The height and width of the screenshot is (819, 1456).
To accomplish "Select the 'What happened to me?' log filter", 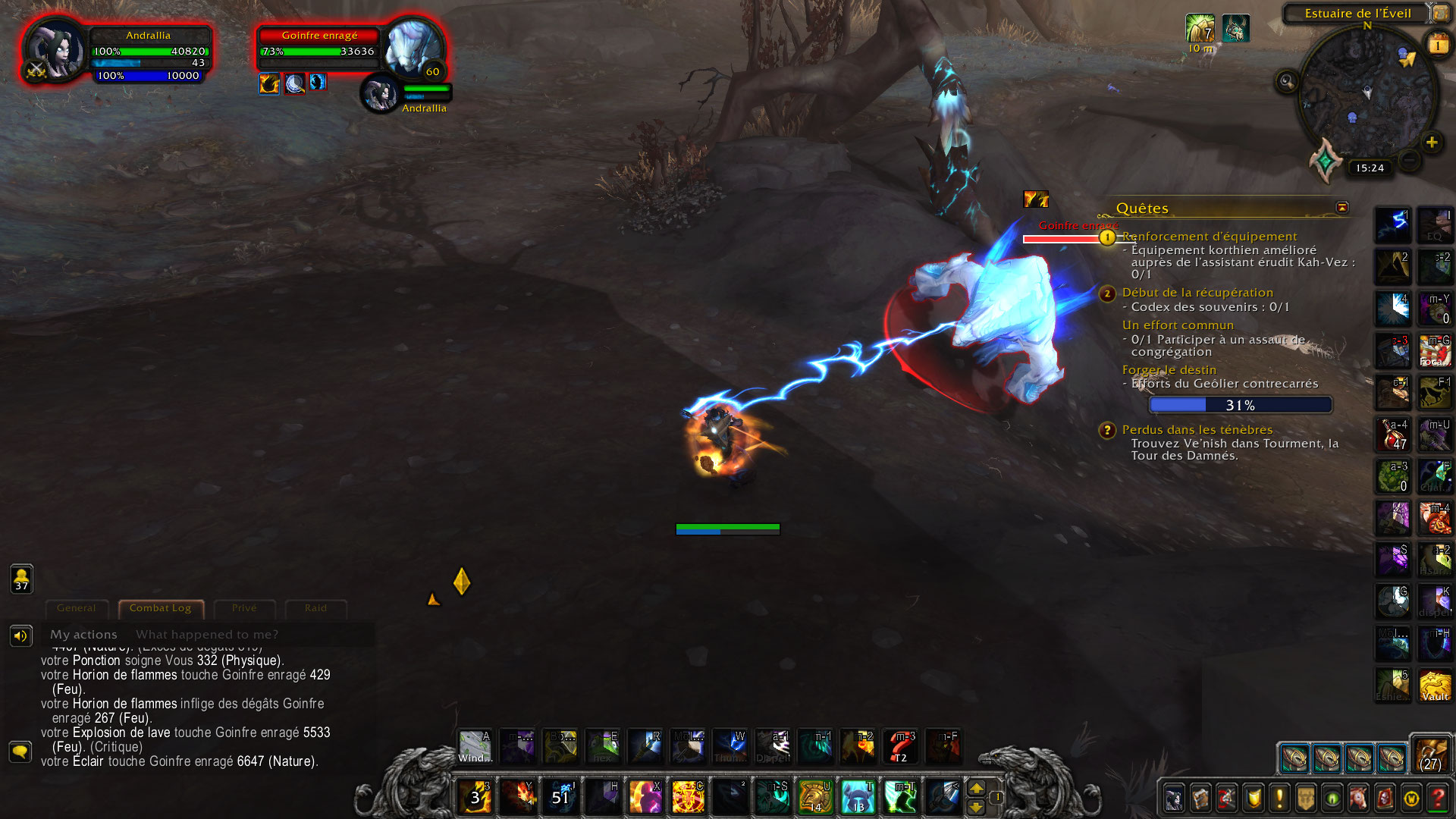I will [207, 635].
